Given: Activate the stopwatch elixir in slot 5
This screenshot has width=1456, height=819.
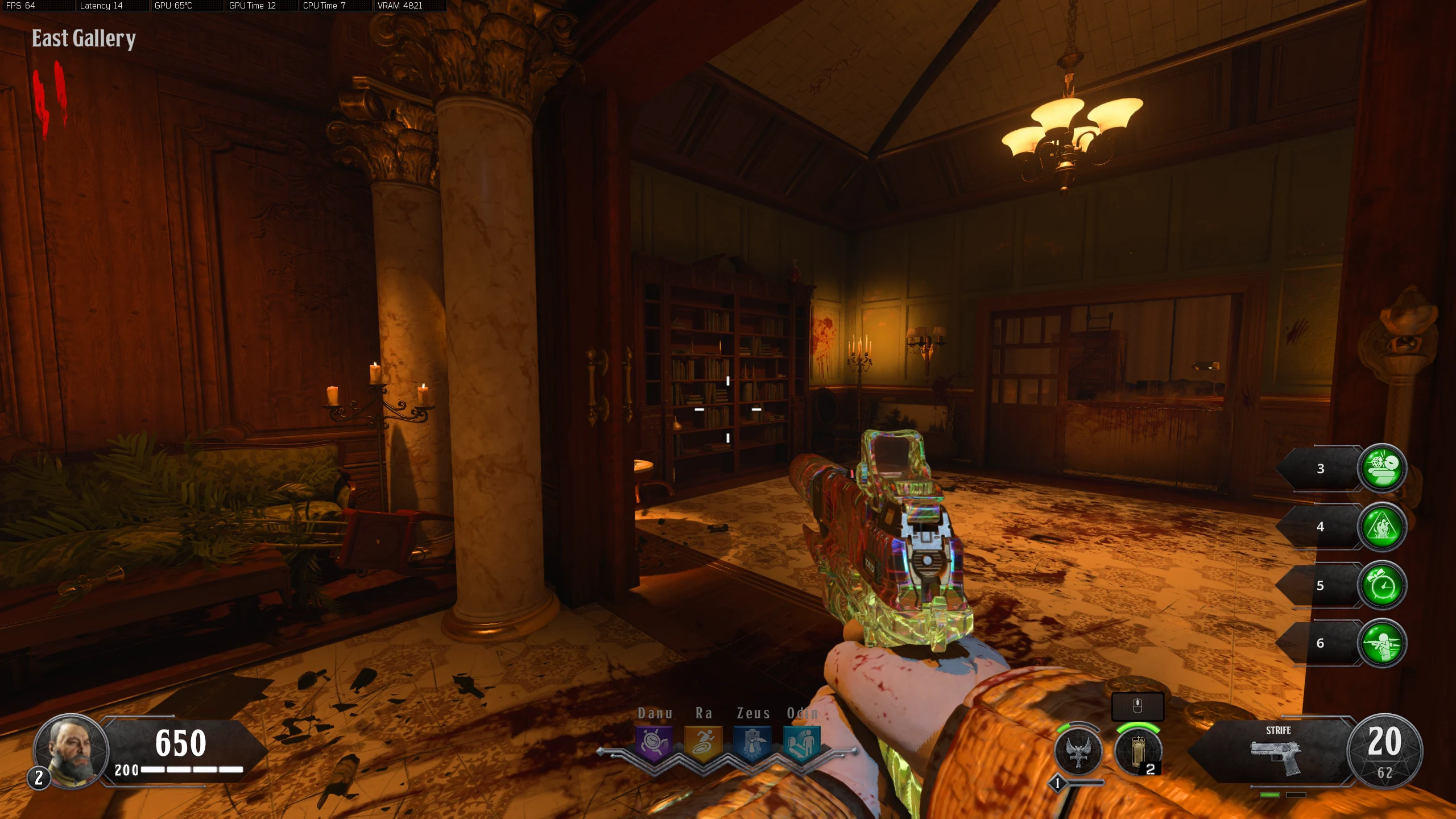Looking at the screenshot, I should tap(1382, 585).
